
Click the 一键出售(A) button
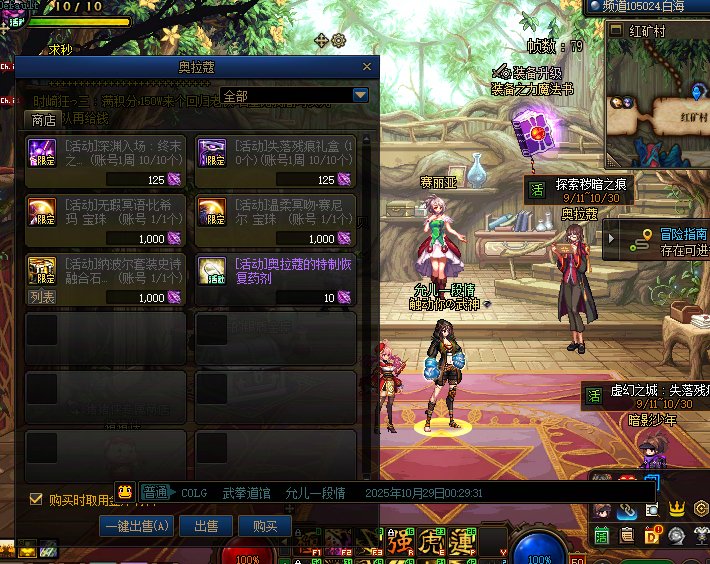coord(137,526)
